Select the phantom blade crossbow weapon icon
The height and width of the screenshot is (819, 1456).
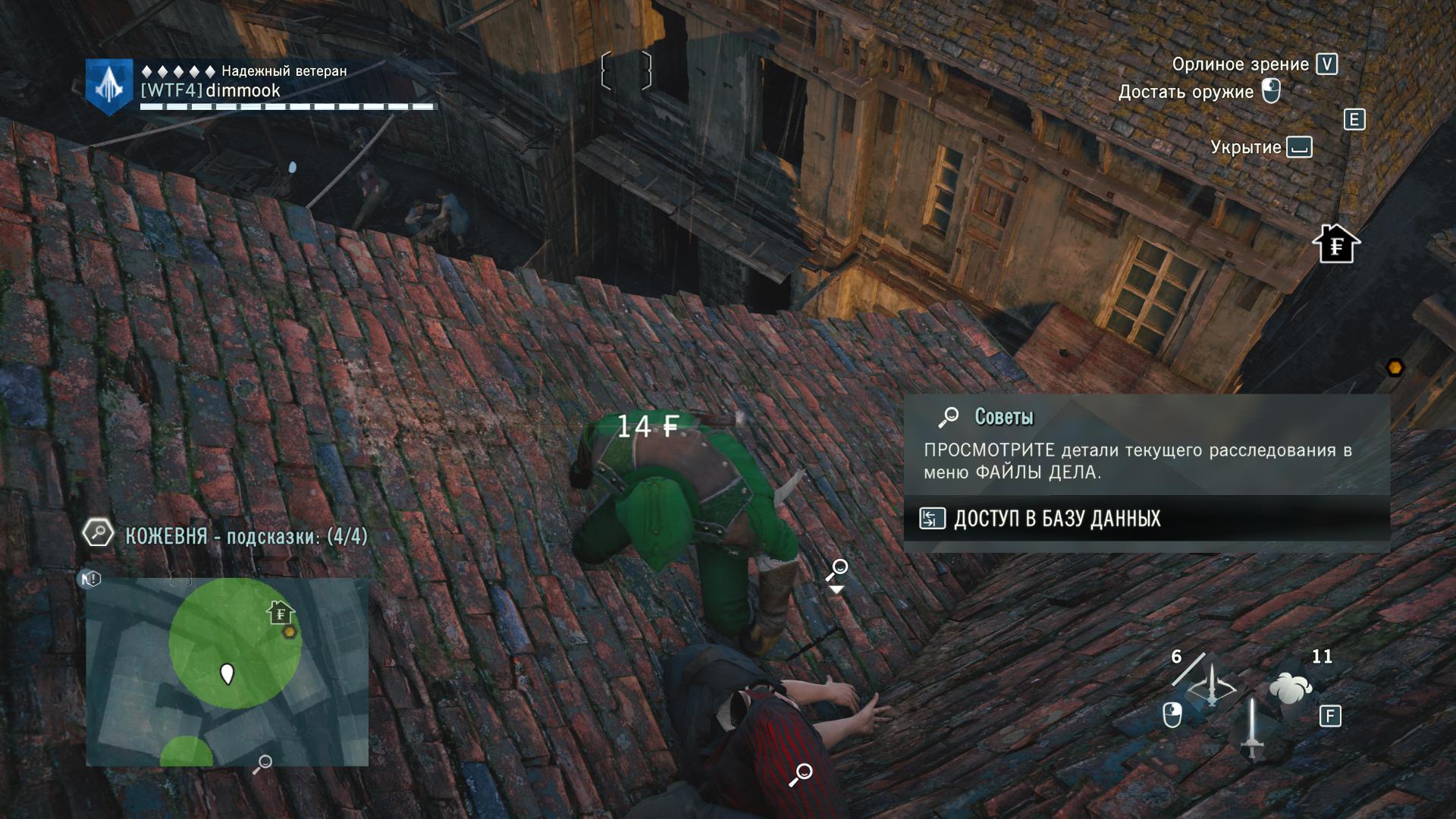pos(1211,688)
